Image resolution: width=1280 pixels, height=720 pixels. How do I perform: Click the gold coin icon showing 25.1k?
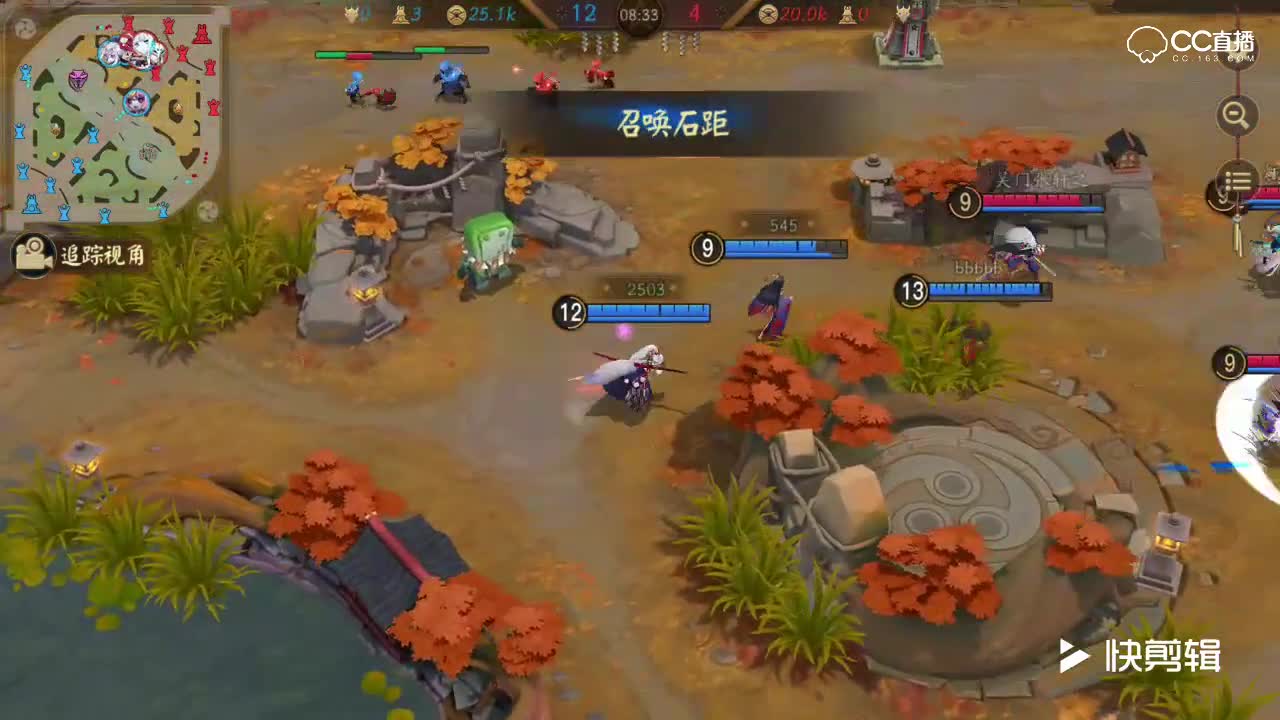pos(457,14)
